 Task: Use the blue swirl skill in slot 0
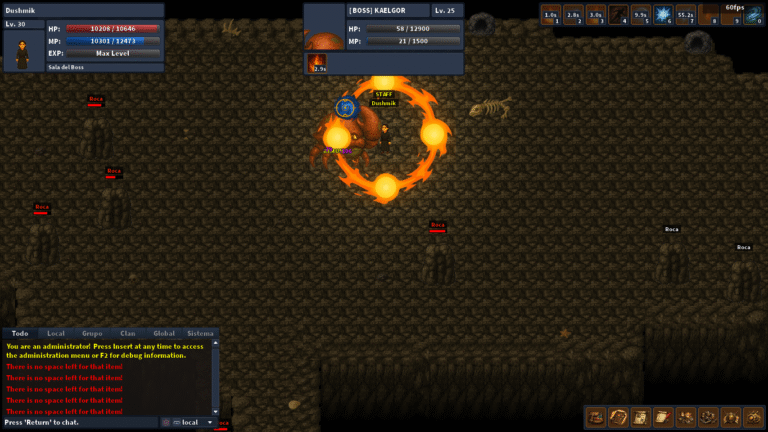click(753, 14)
